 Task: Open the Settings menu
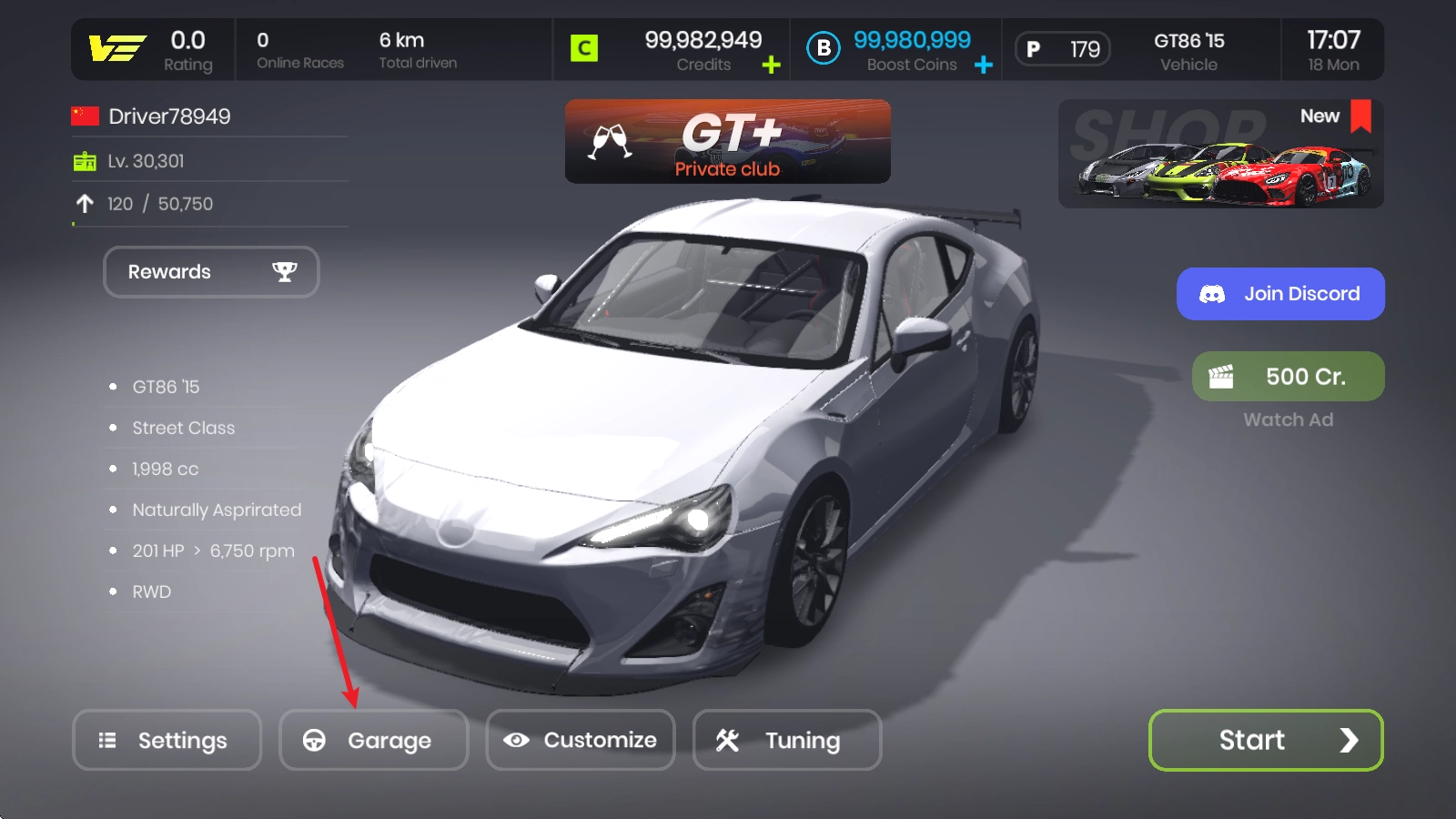167,740
